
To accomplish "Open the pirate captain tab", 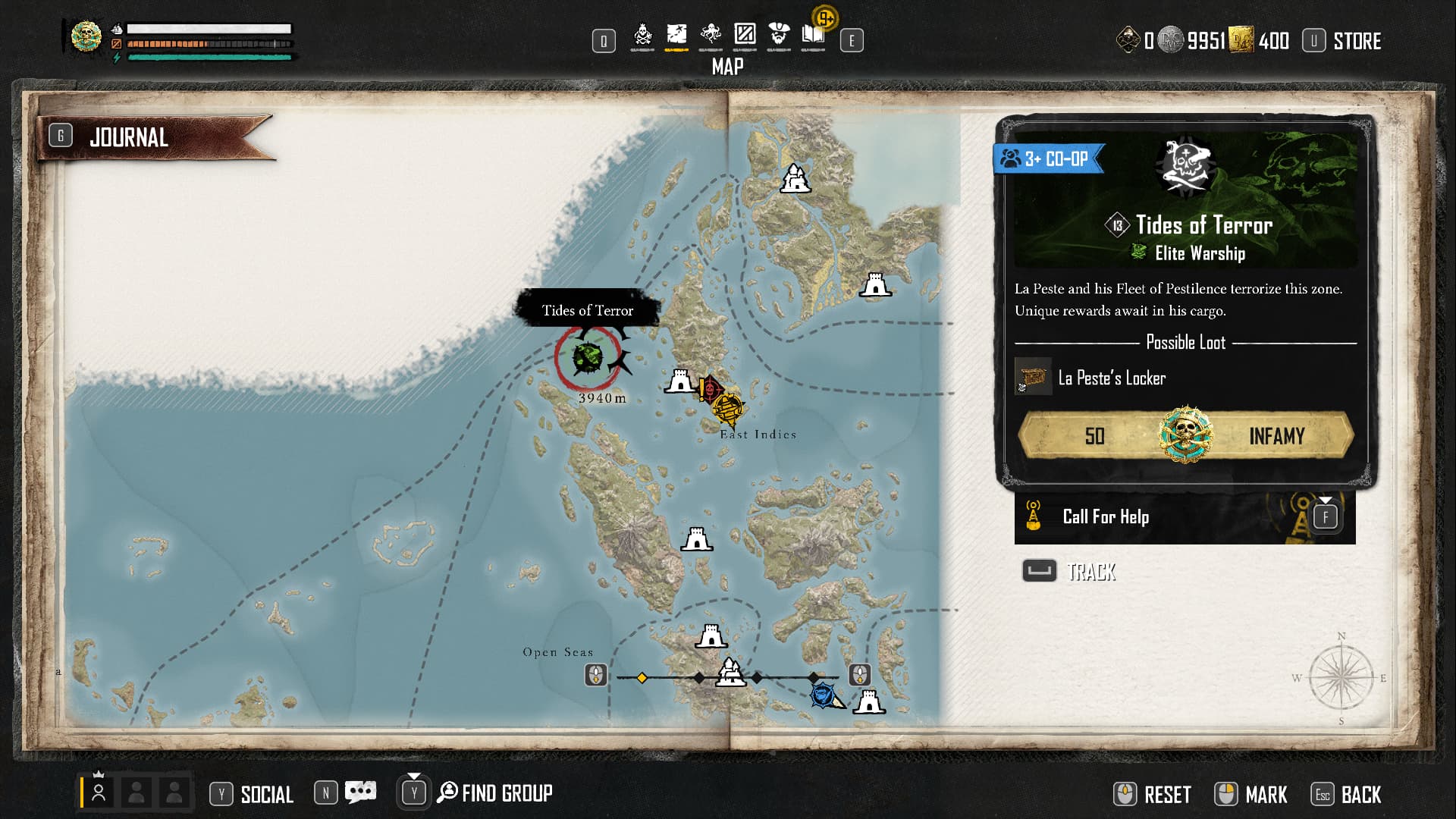I will [779, 35].
